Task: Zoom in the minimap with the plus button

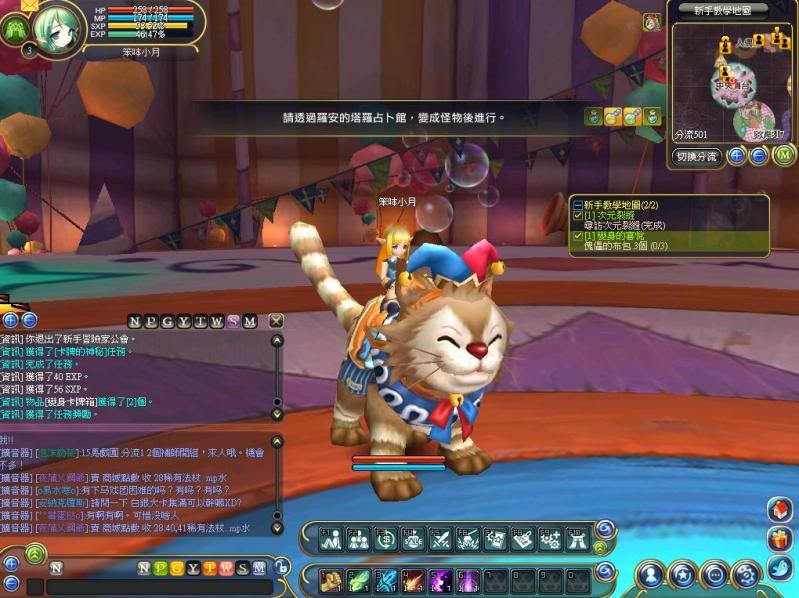Action: point(736,155)
